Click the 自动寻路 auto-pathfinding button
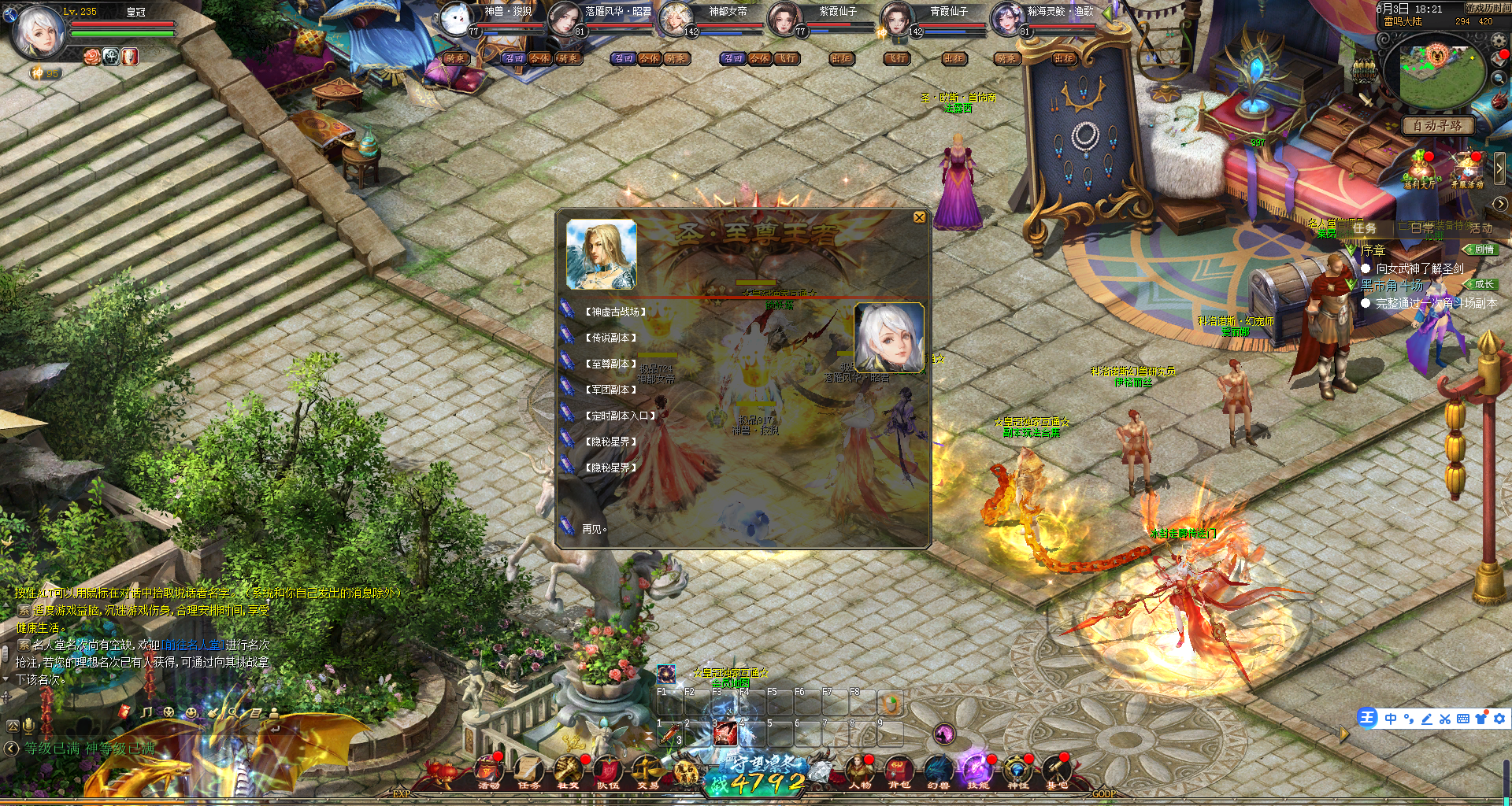Image resolution: width=1512 pixels, height=806 pixels. [x=1437, y=126]
